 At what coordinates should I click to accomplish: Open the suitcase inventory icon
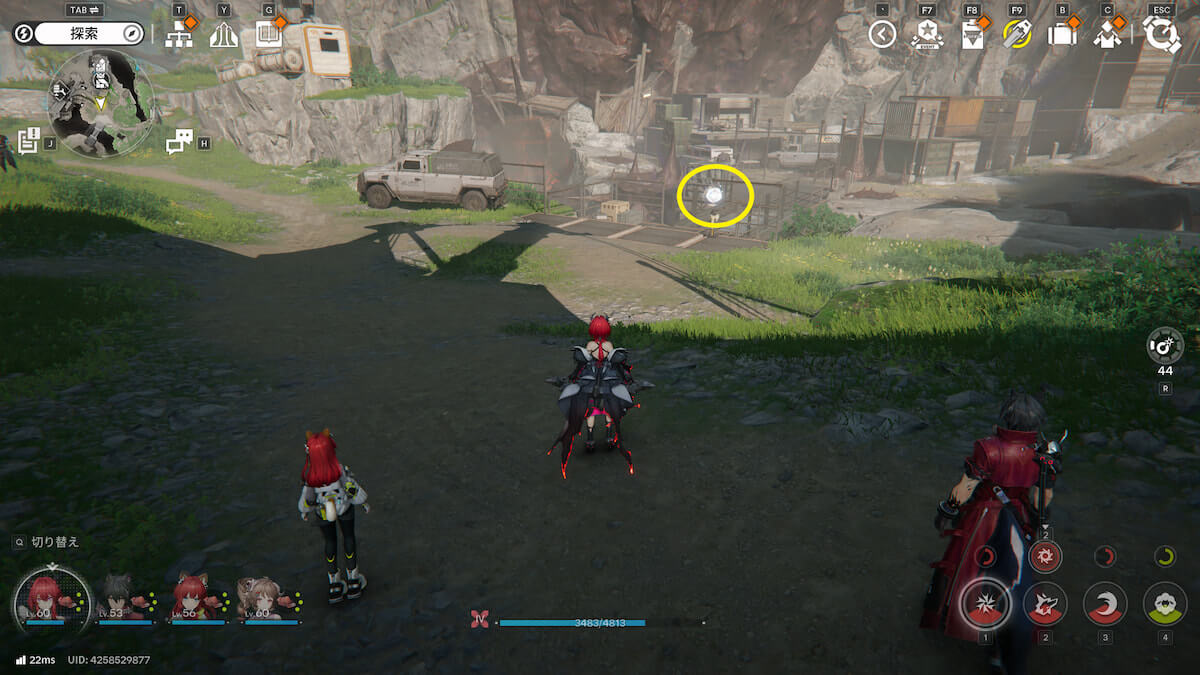pyautogui.click(x=1061, y=36)
